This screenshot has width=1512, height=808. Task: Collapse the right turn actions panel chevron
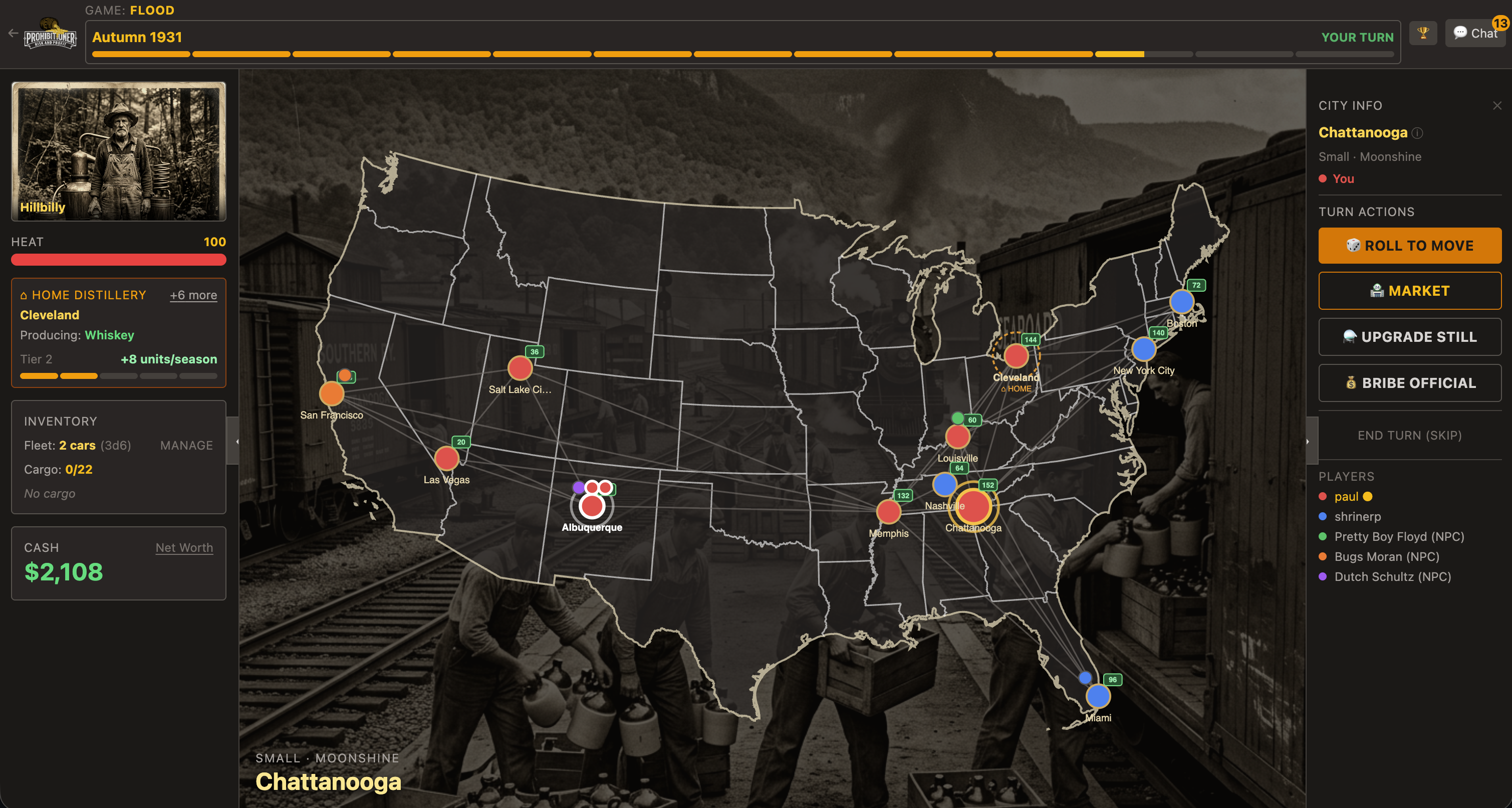(x=1309, y=441)
